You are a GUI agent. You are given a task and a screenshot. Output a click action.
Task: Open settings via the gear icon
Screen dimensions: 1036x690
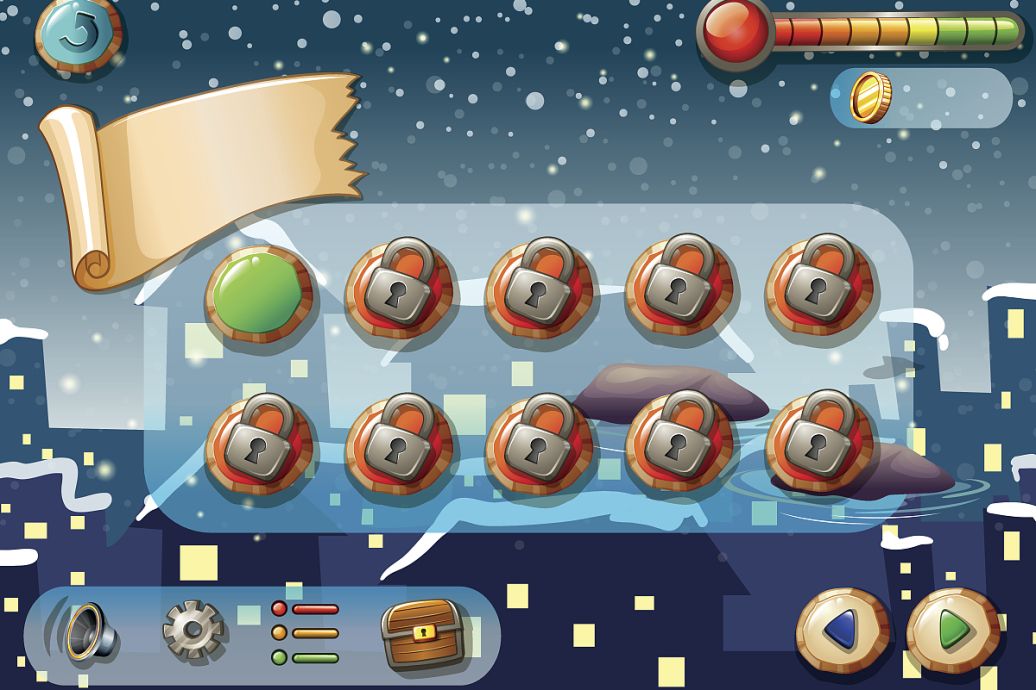(x=192, y=631)
